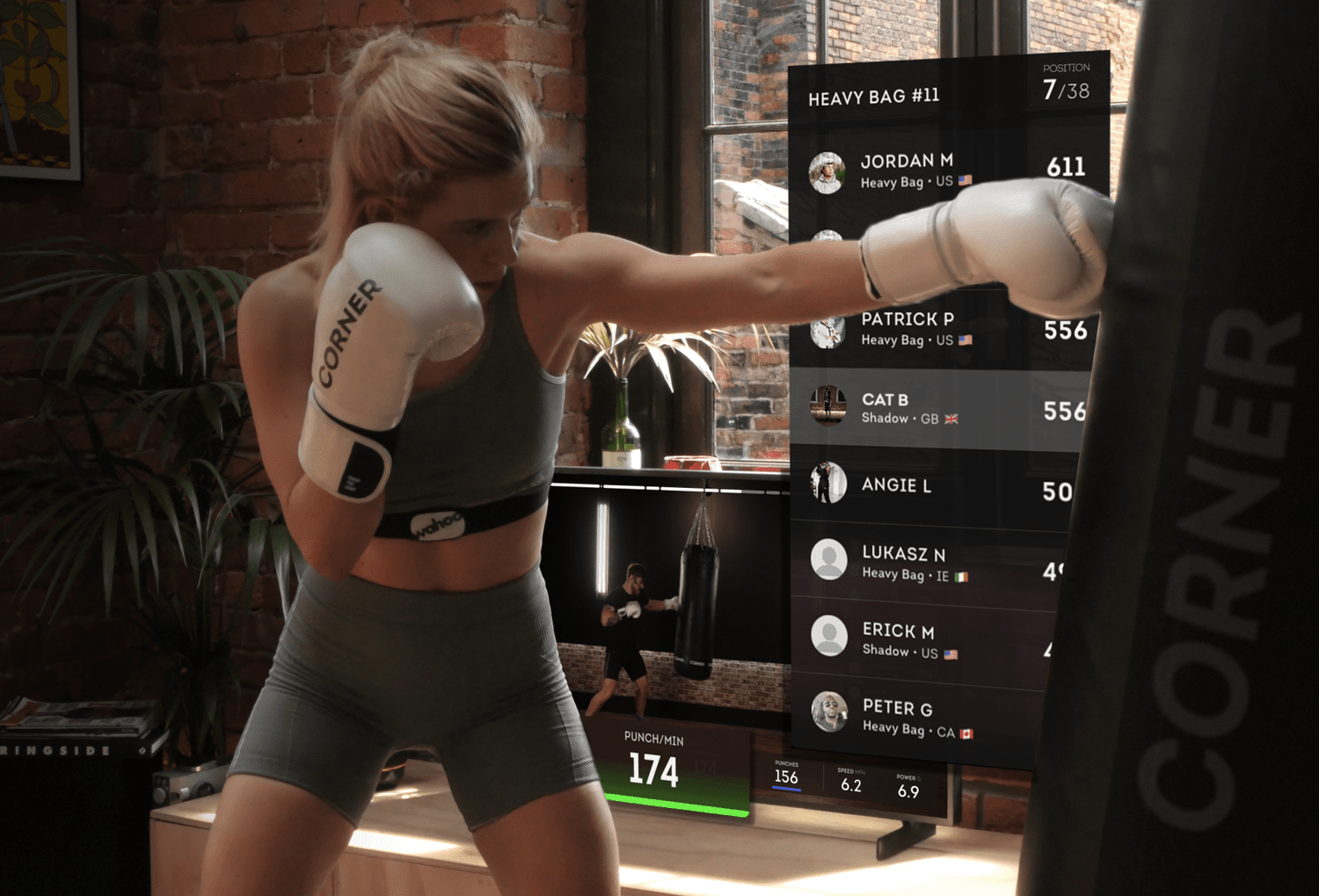Click Cat B's avatar thumbnail
This screenshot has width=1319, height=896.
827,408
